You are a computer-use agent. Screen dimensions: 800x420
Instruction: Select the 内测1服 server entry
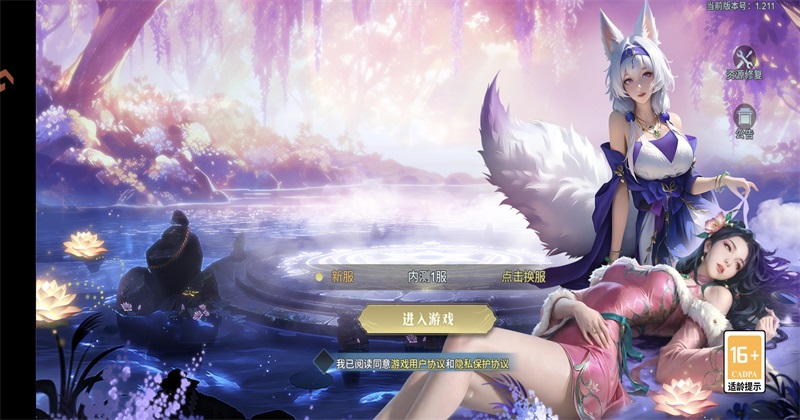click(428, 277)
